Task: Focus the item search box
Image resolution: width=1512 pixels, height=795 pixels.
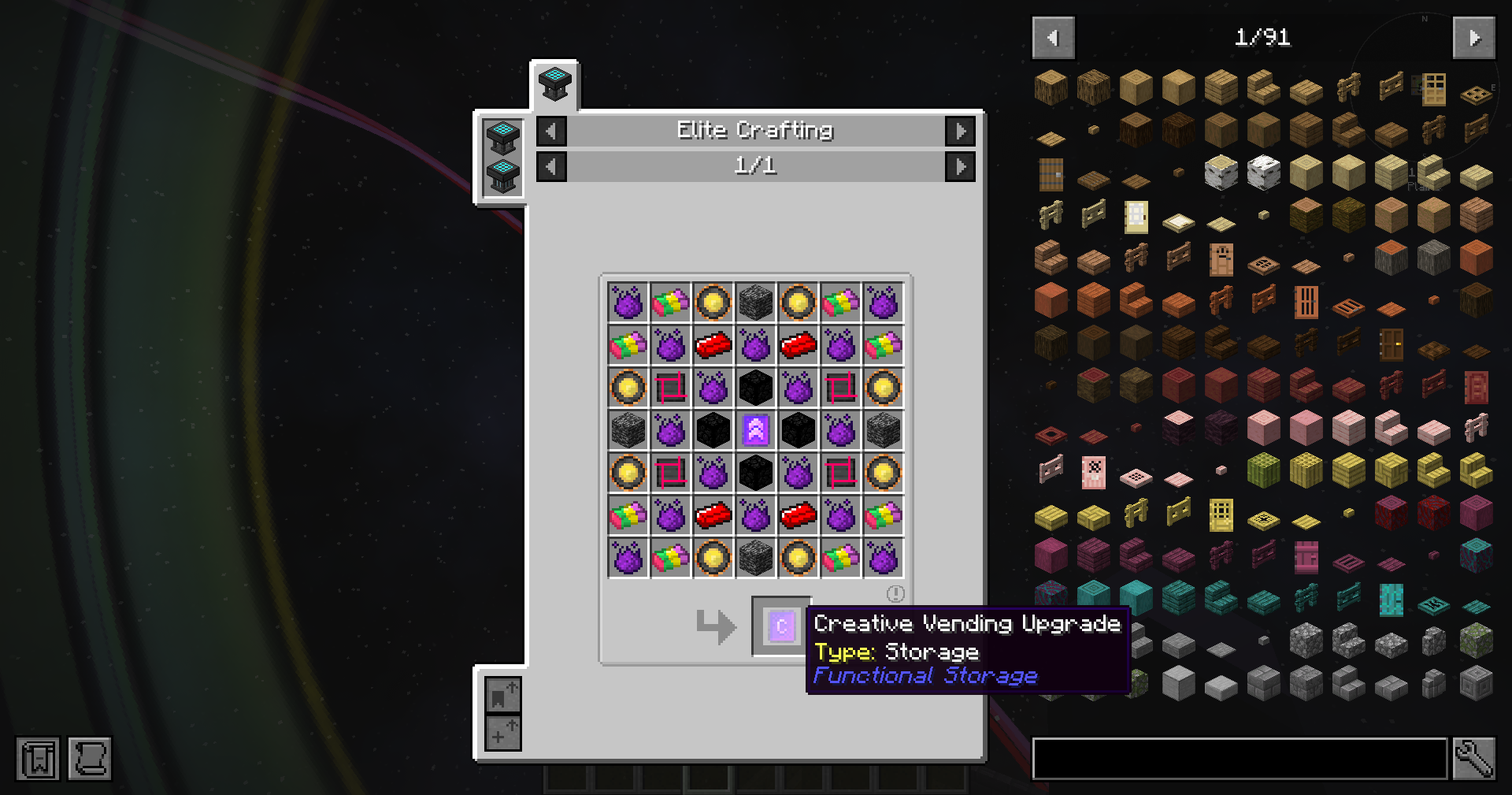Action: click(x=1240, y=759)
